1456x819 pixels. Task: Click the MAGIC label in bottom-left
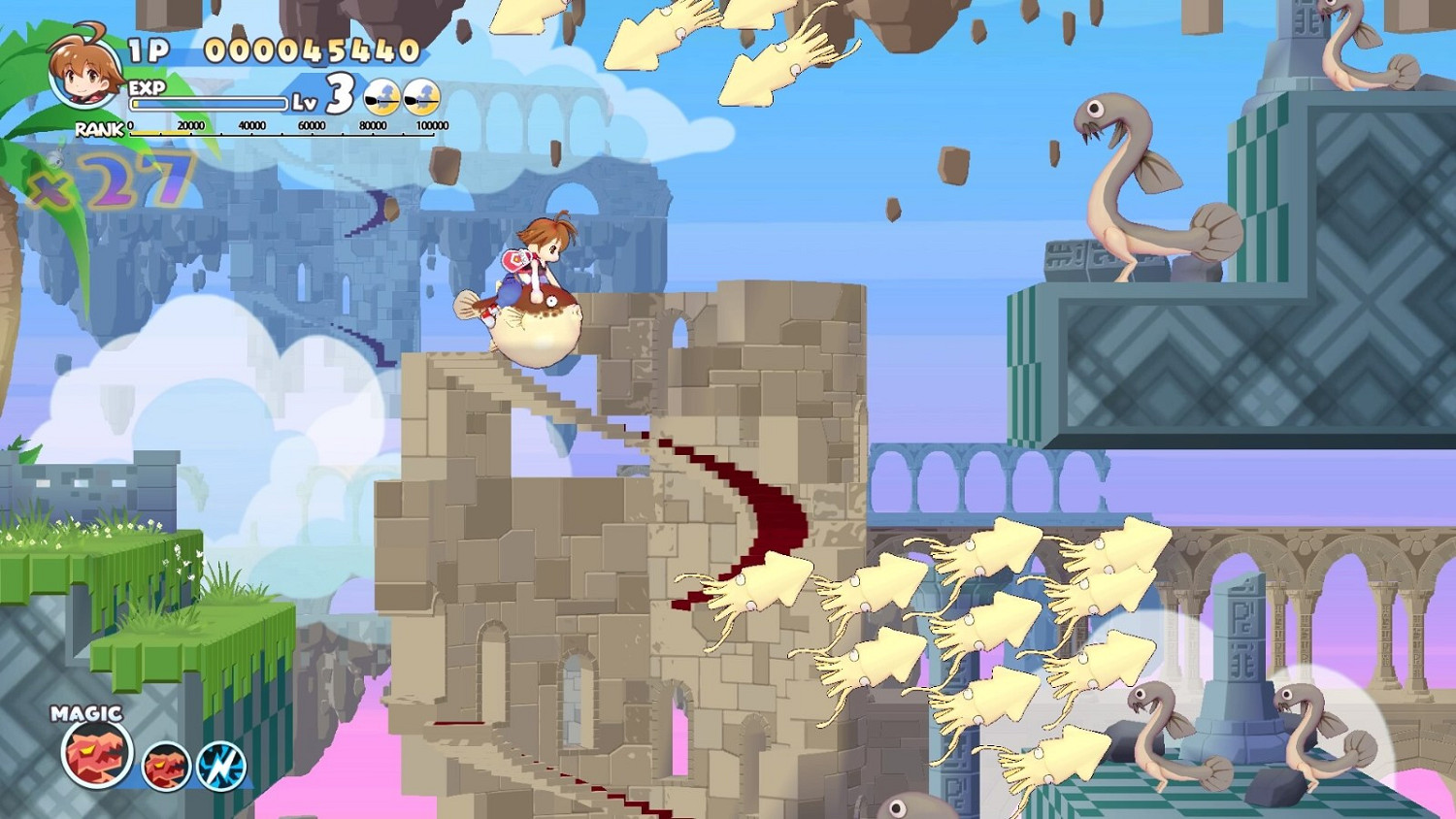point(85,713)
